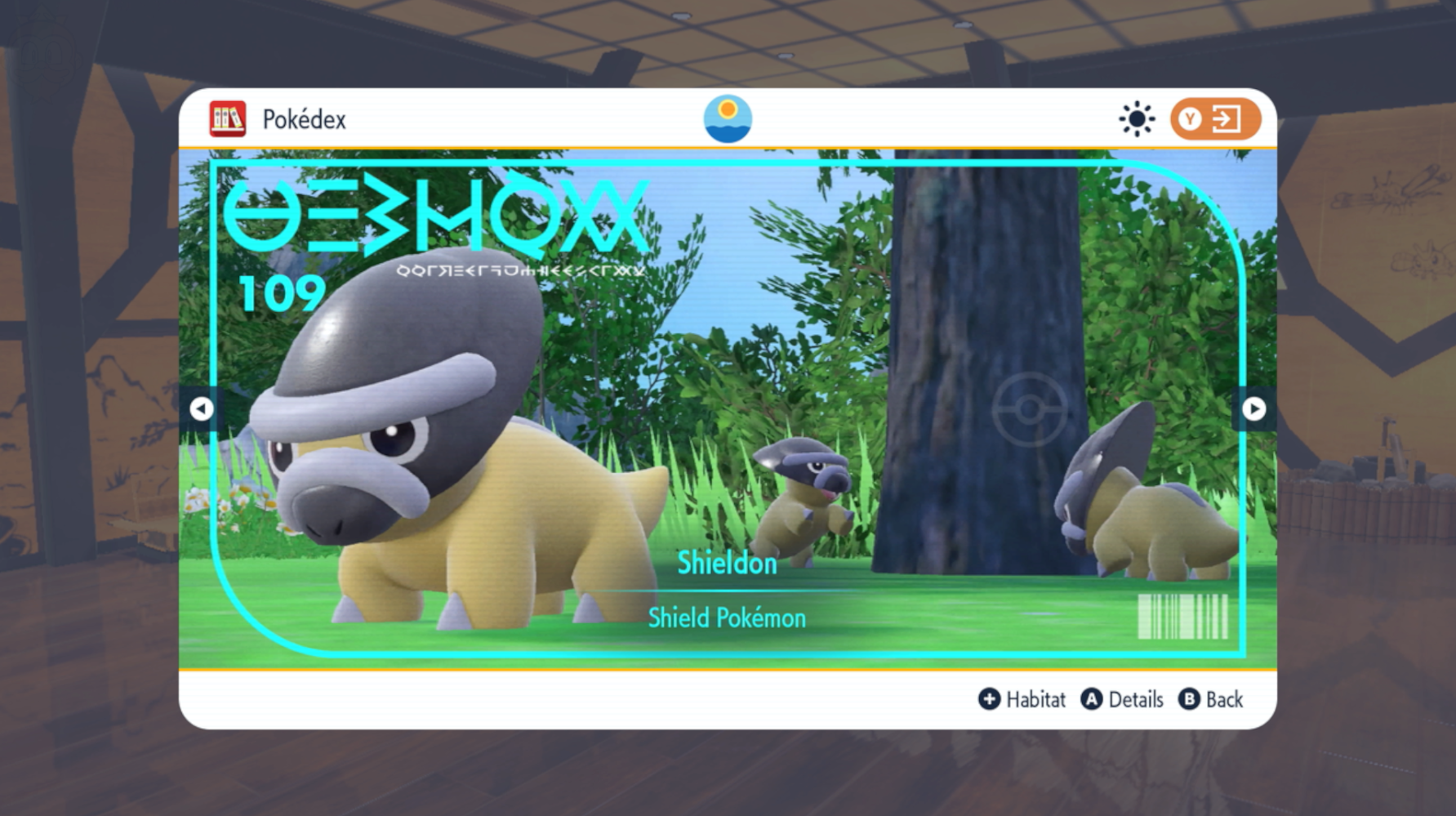Select the Habitat plus icon
Viewport: 1456px width, 816px height.
coord(989,699)
